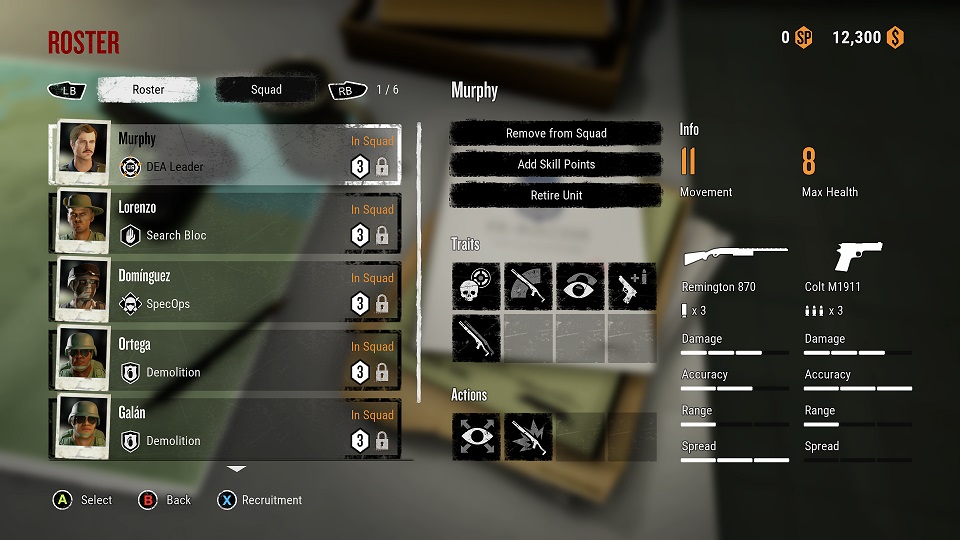Switch to the Squad tab
The height and width of the screenshot is (540, 960).
(266, 90)
